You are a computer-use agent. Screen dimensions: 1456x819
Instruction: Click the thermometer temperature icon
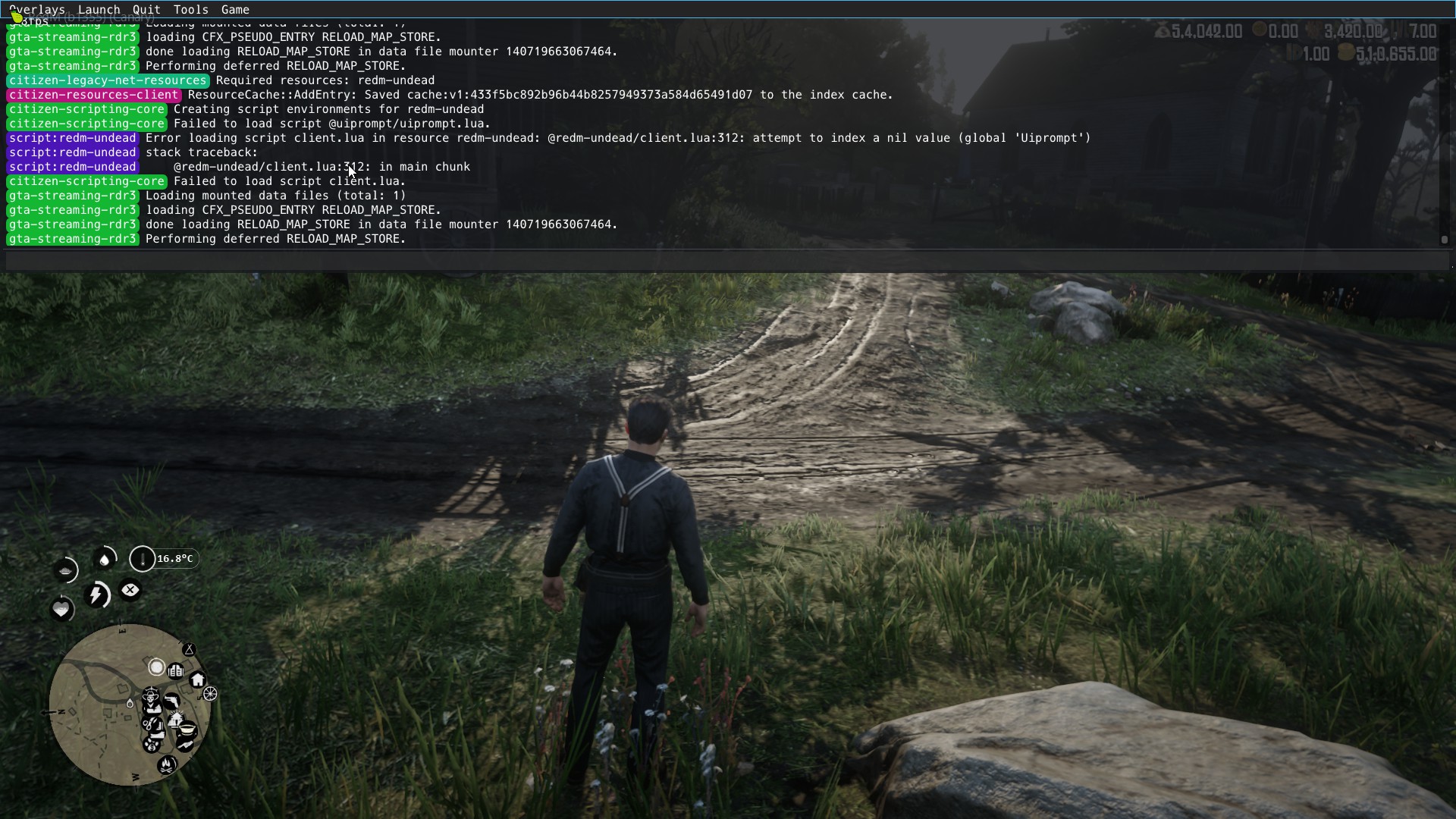point(143,560)
